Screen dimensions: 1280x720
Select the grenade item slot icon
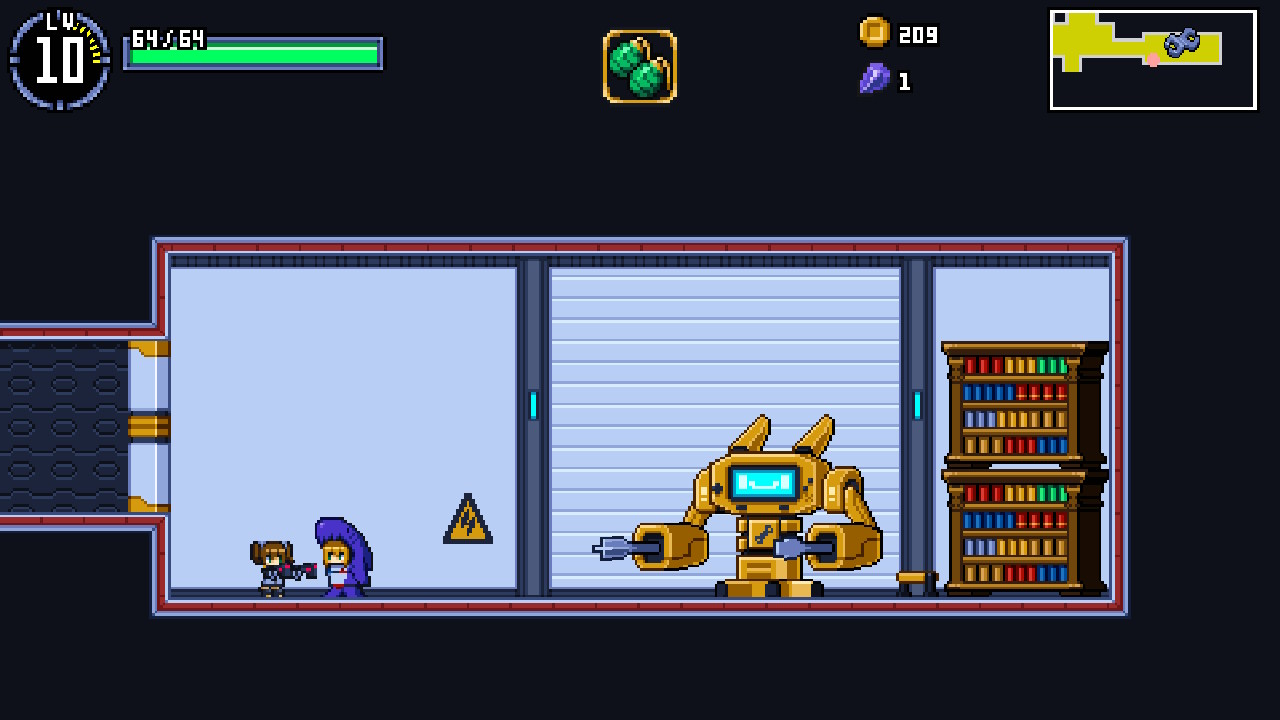(640, 66)
